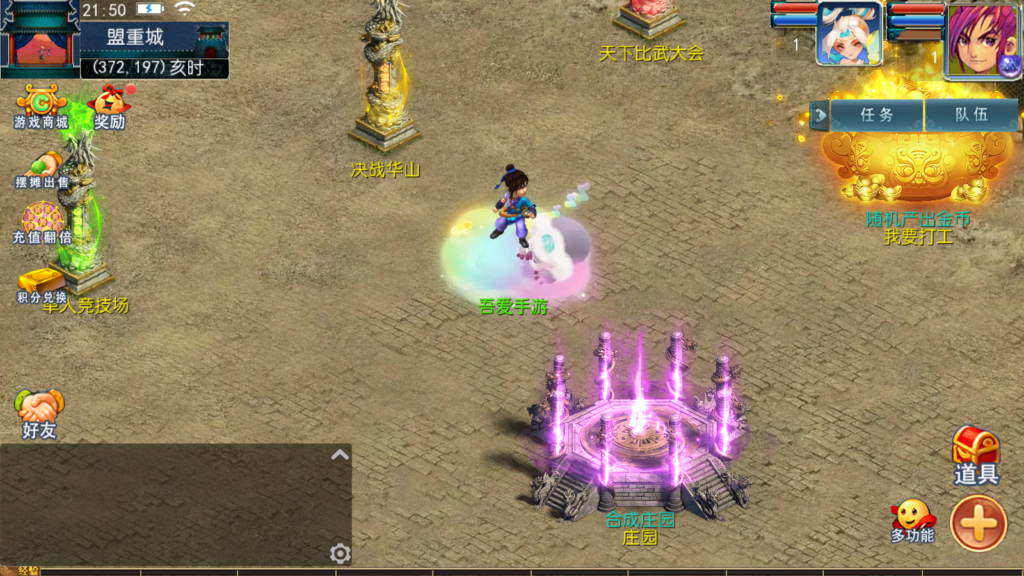This screenshot has height=576, width=1024.
Task: Open the 游戏商城 game shop
Action: (x=40, y=105)
